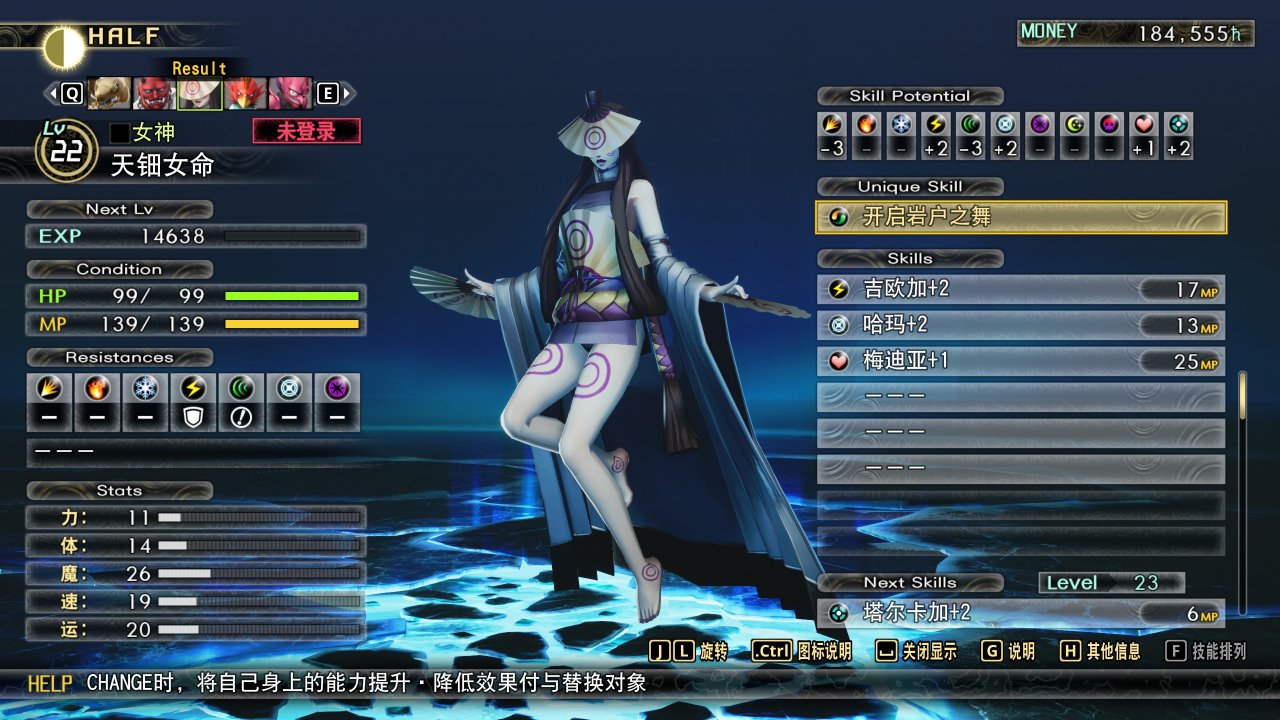
Task: Show the 图标说明 icon legend
Action: (x=801, y=652)
